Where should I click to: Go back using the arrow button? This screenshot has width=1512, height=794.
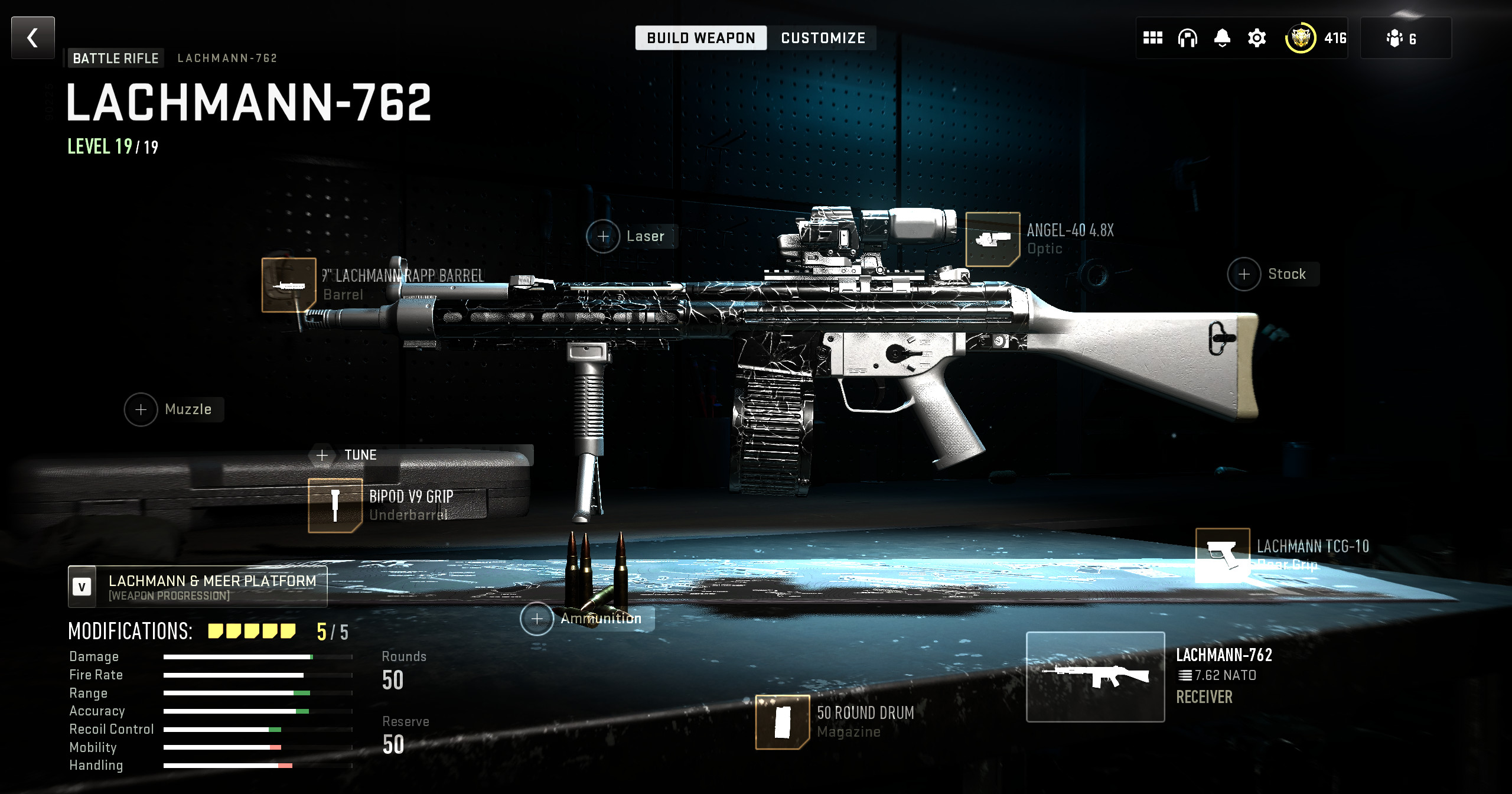[33, 38]
